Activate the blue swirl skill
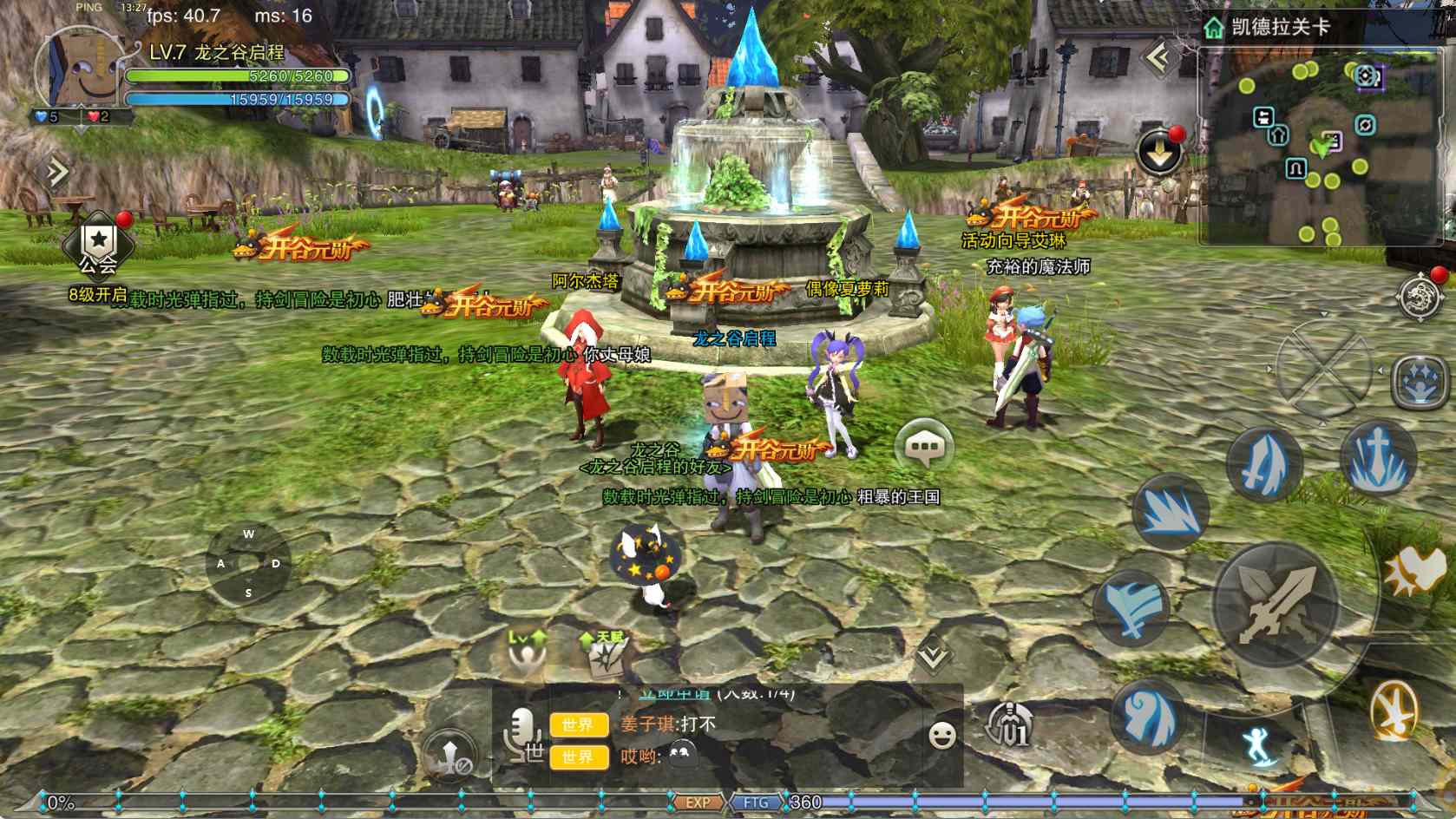Screen dimensions: 1456x819 click(x=1148, y=716)
